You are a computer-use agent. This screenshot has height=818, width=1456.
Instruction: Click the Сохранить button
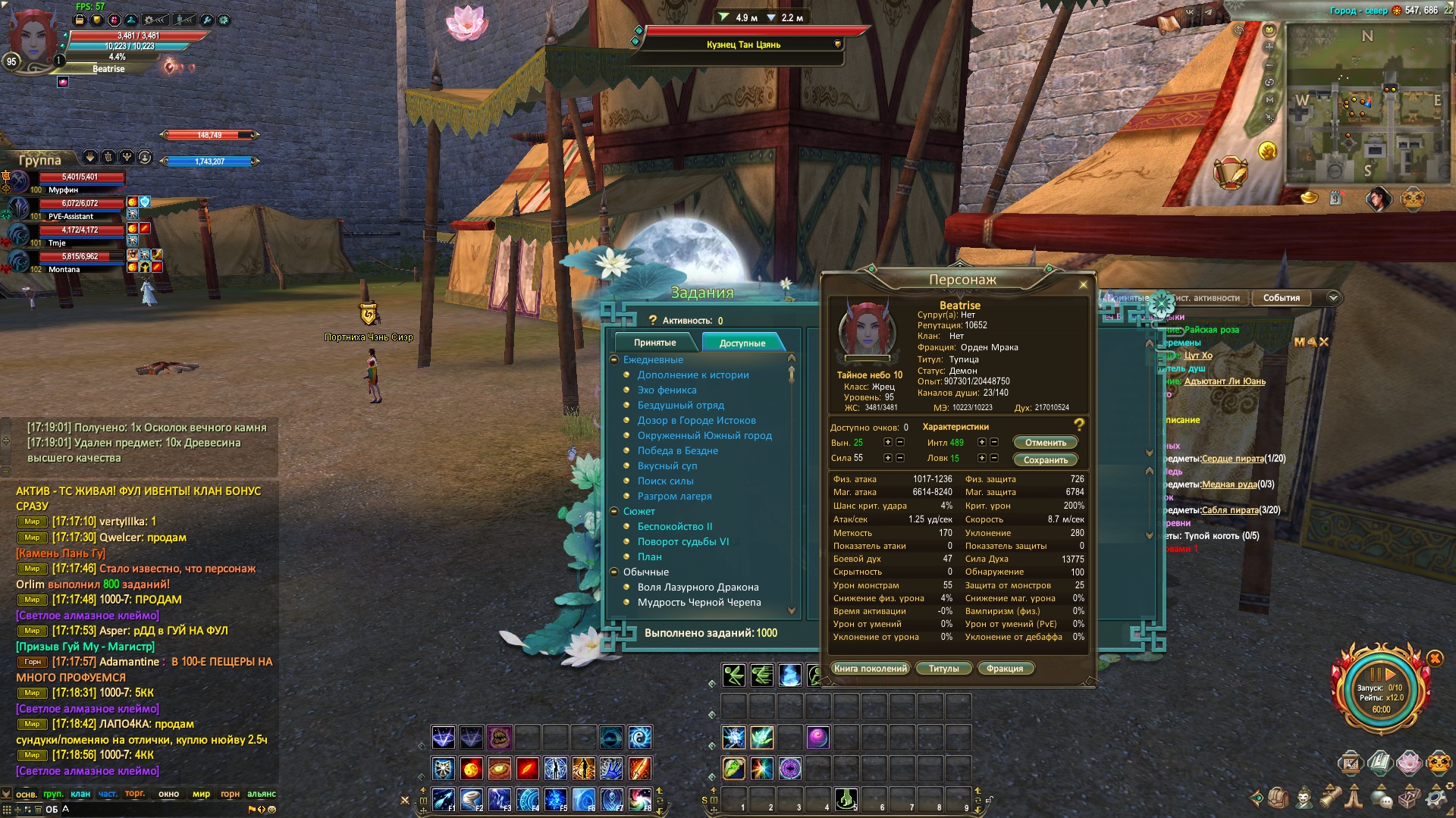tap(1045, 460)
